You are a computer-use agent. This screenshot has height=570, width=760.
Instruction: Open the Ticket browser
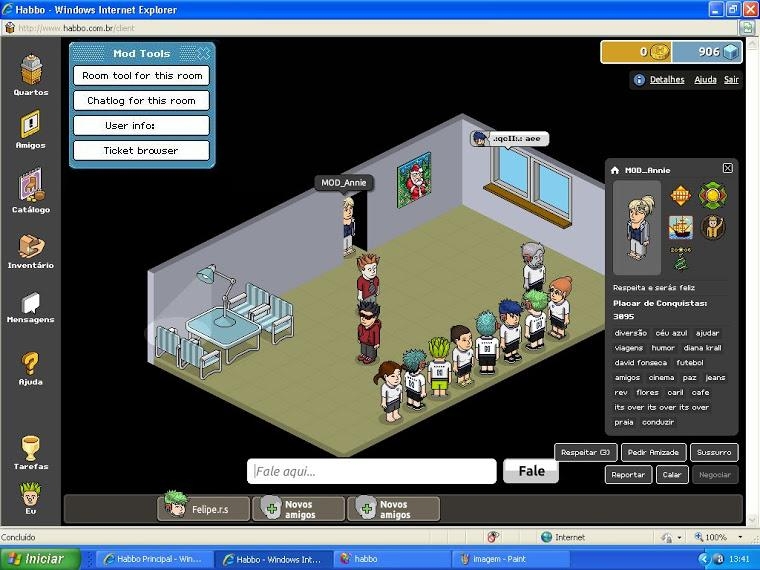(x=141, y=151)
